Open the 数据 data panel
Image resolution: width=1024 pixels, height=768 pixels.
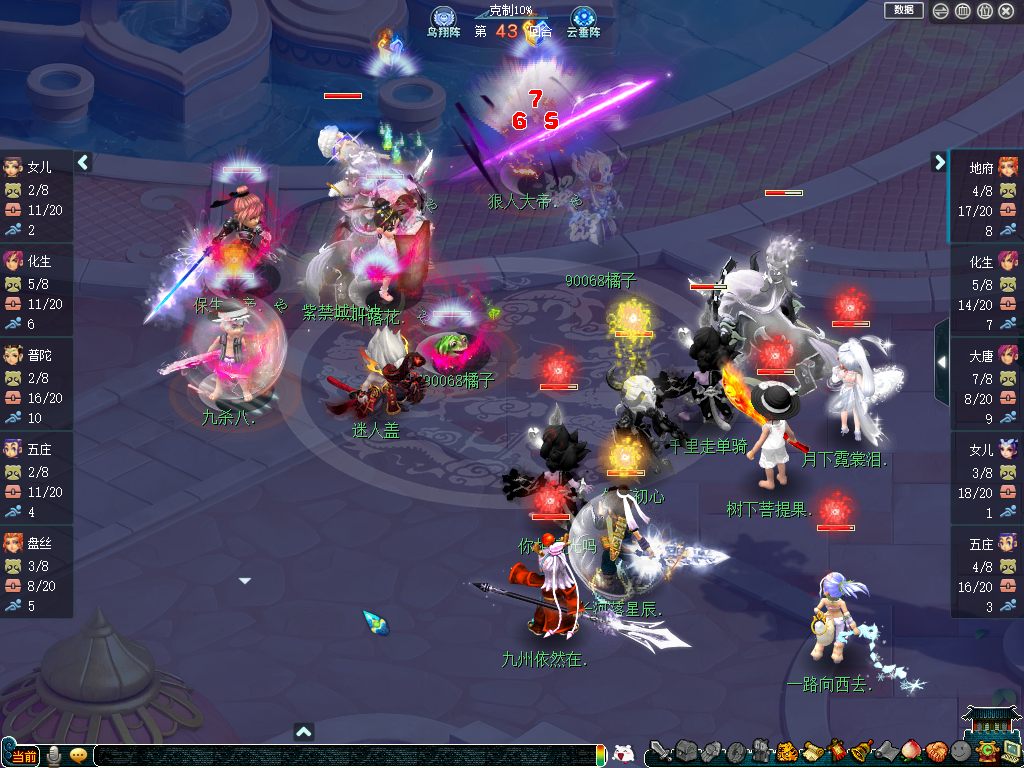point(903,10)
